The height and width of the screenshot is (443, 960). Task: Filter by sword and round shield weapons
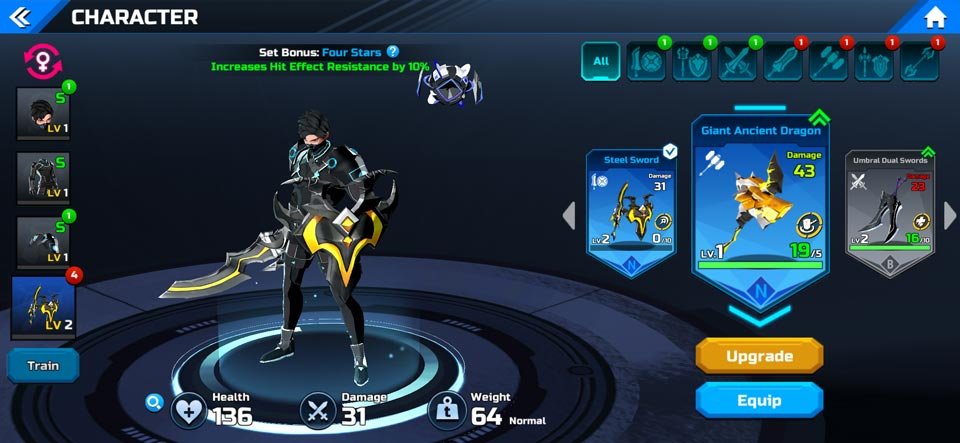click(645, 62)
